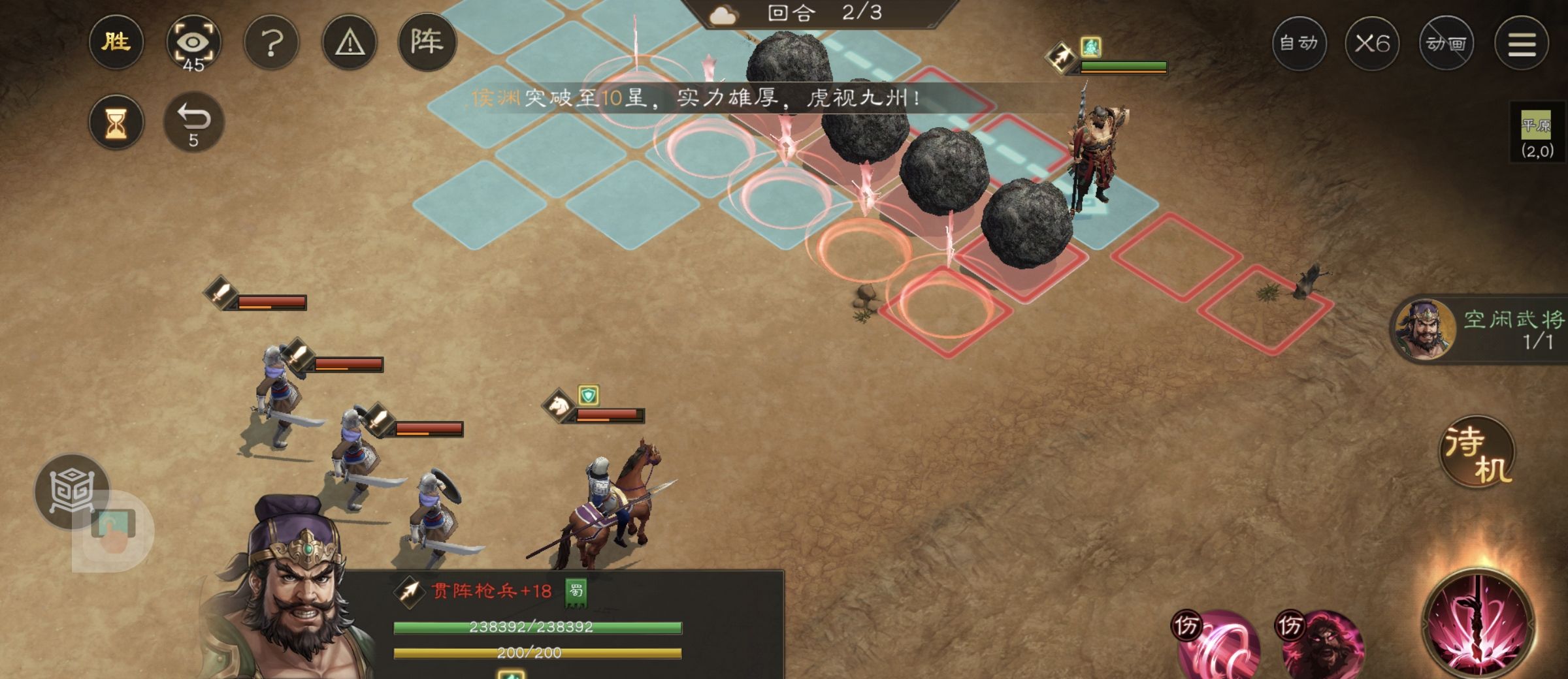Image resolution: width=1568 pixels, height=679 pixels.
Task: Activate the large glowing spear skill
Action: click(1479, 624)
